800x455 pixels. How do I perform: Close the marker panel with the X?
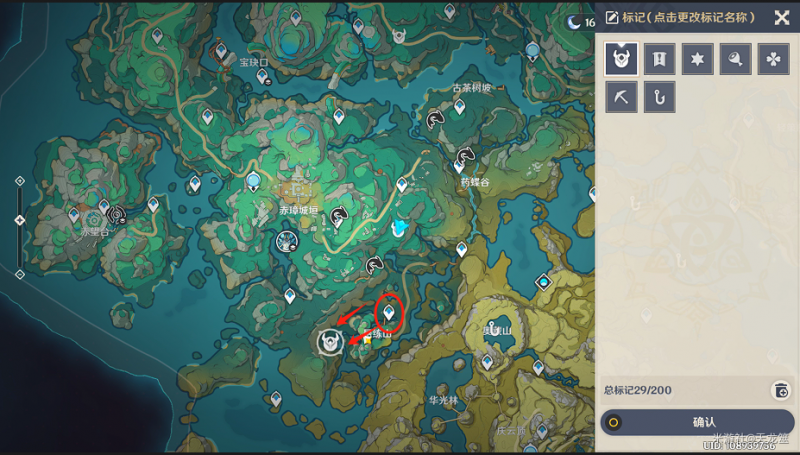click(x=782, y=17)
